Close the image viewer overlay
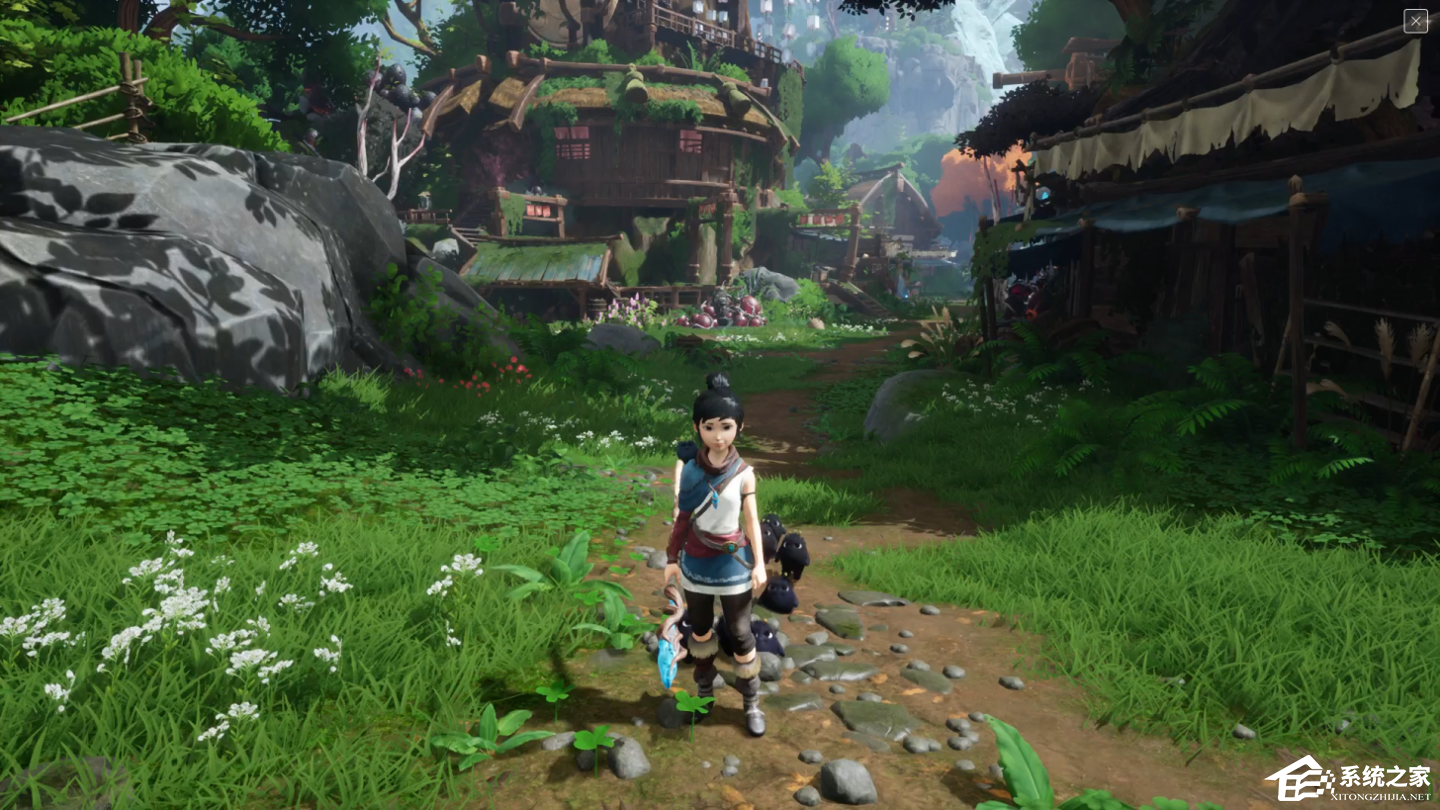 point(1415,21)
